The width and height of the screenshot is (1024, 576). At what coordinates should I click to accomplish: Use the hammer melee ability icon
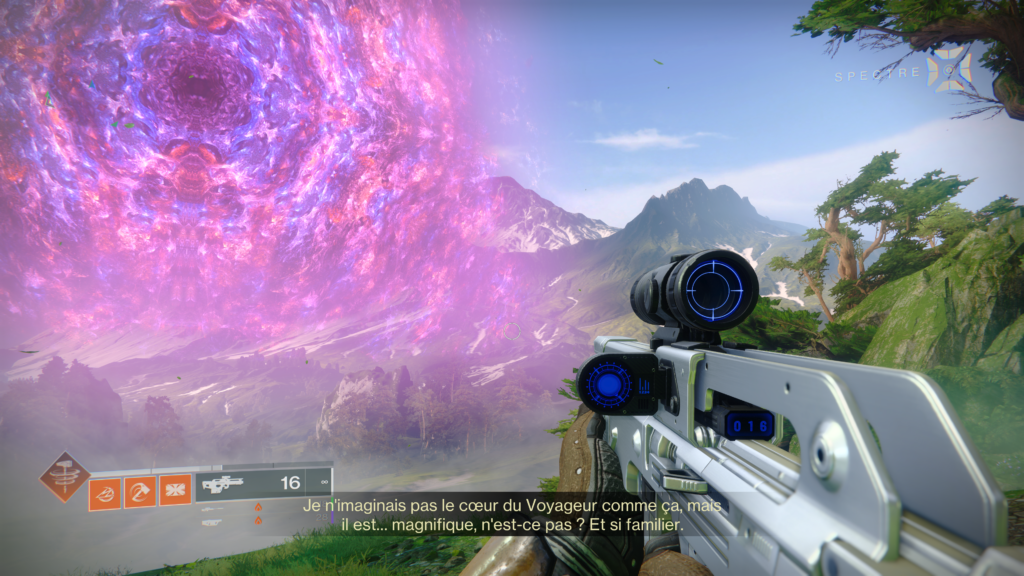click(140, 492)
